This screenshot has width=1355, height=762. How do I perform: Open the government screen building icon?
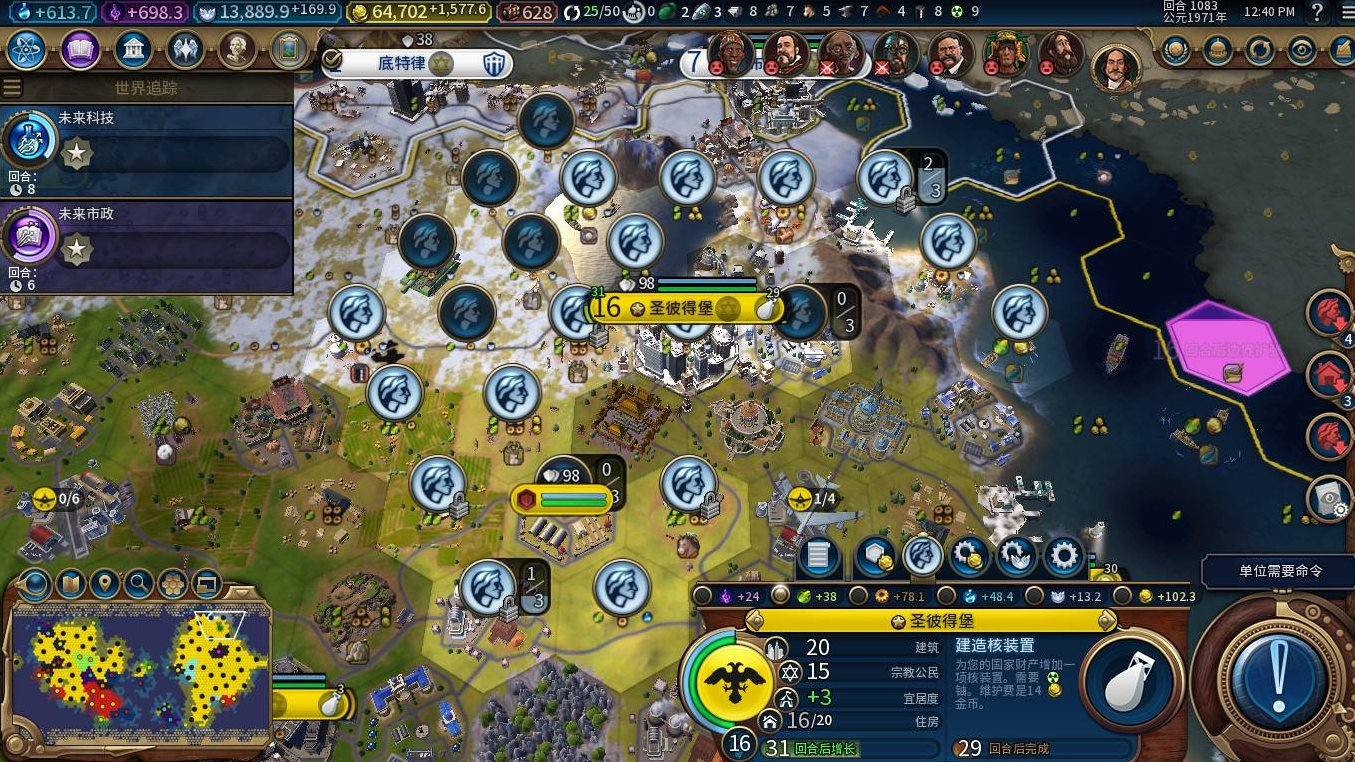133,49
